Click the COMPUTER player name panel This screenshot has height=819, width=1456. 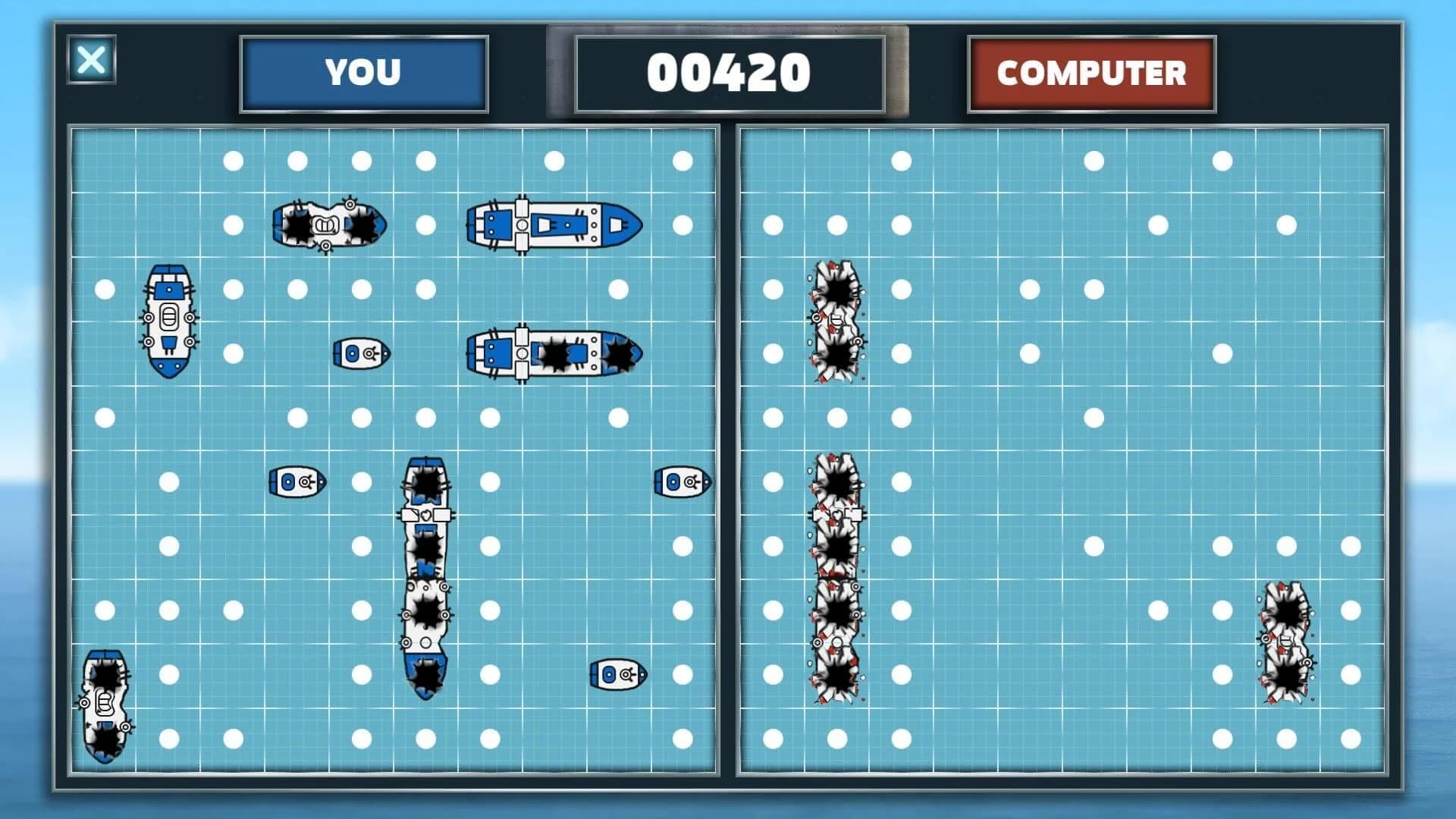pyautogui.click(x=1092, y=74)
